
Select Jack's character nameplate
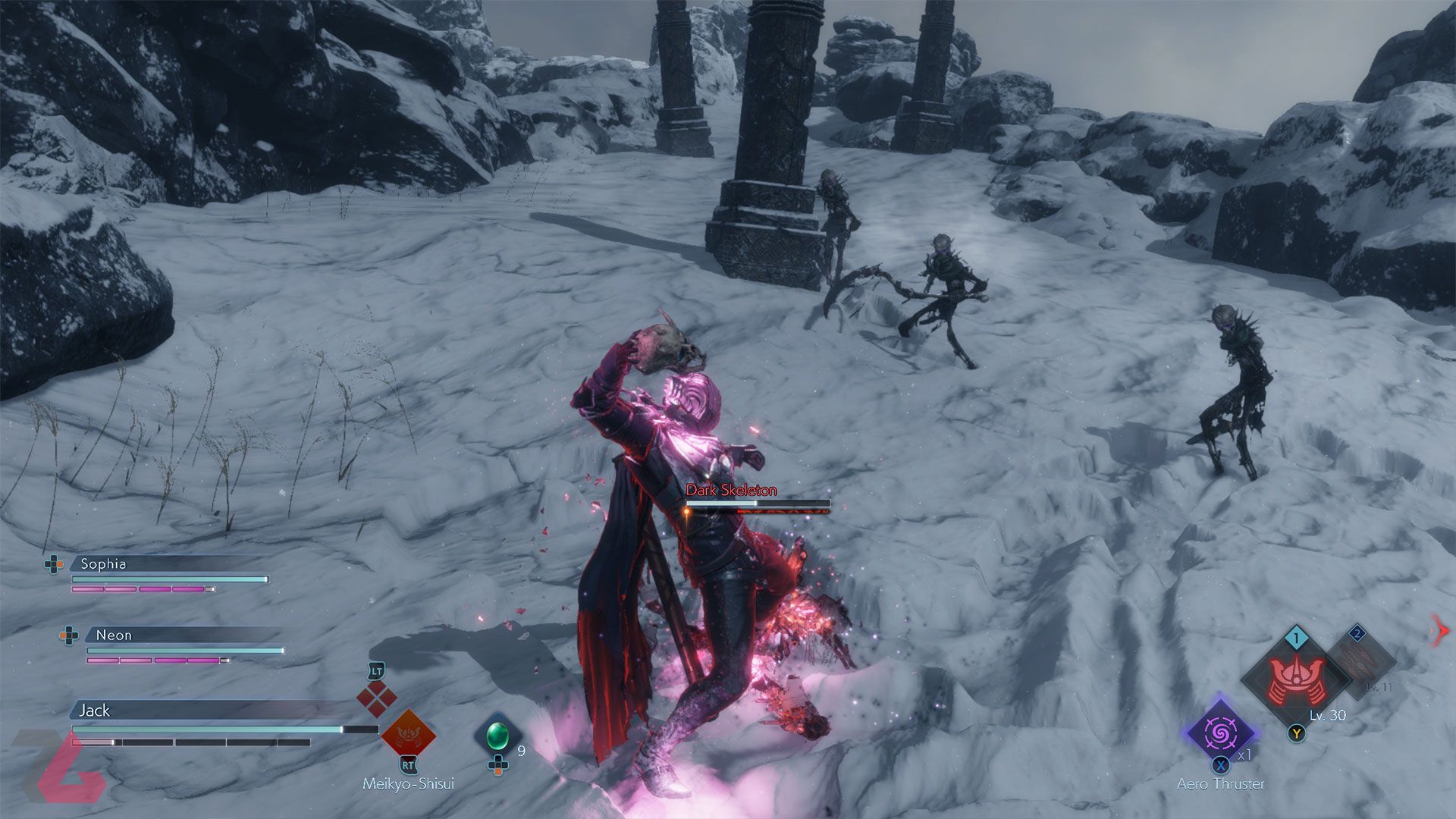95,710
